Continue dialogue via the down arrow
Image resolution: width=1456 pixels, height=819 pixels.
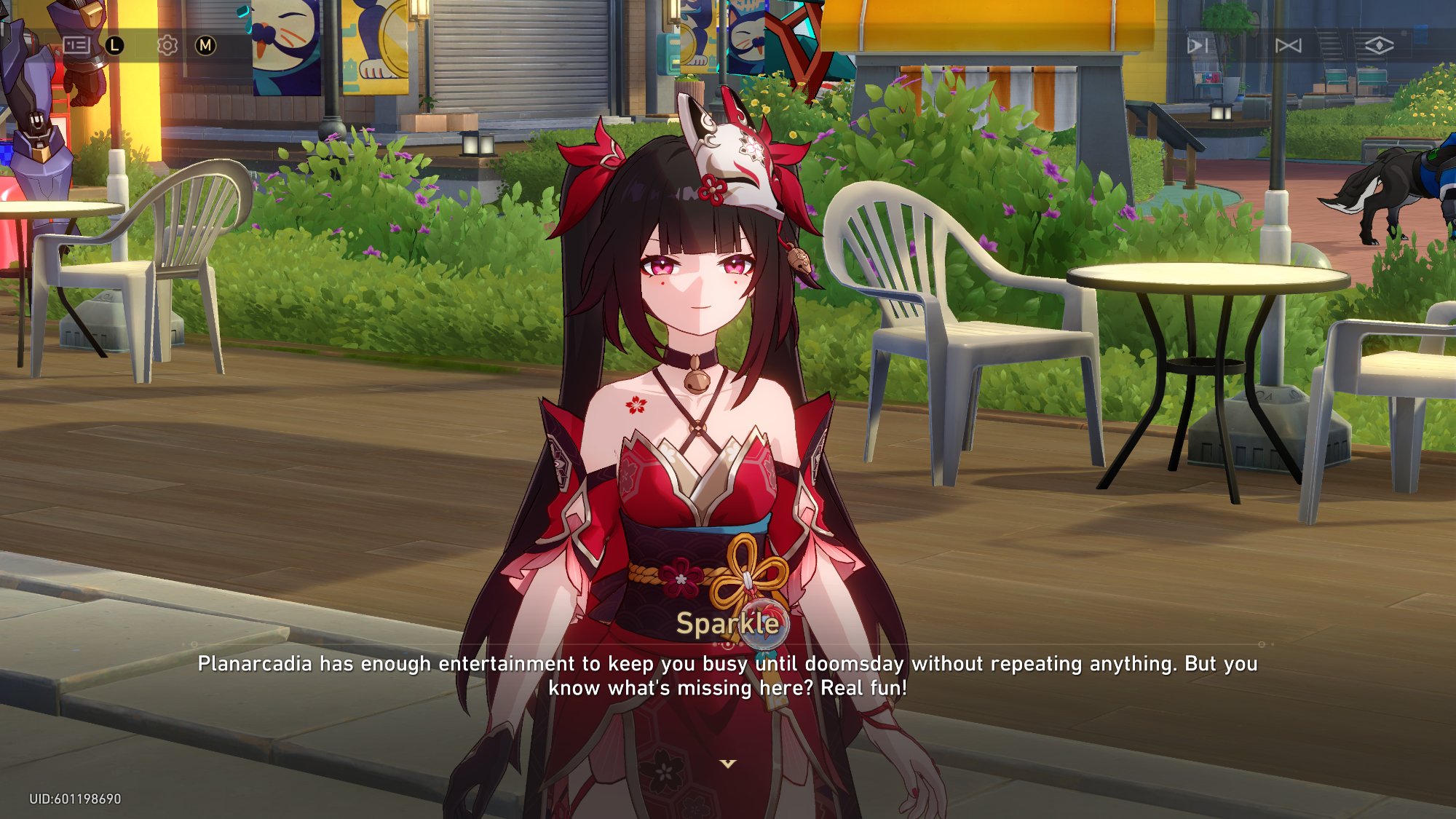(x=728, y=764)
